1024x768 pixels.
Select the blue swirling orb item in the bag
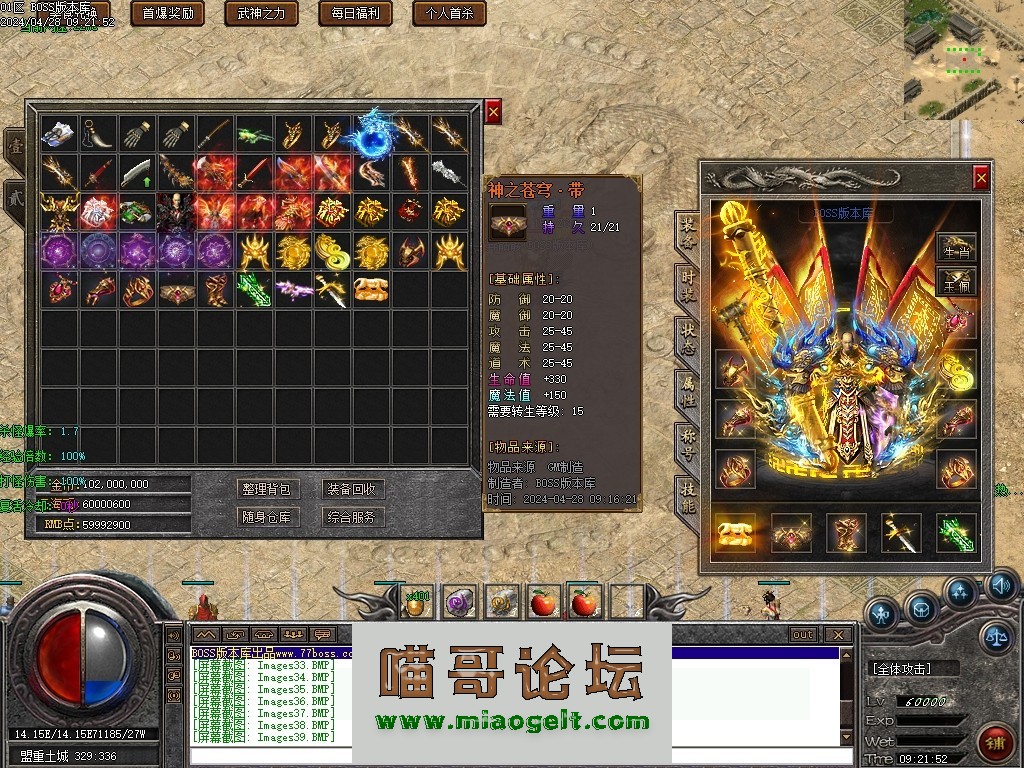point(372,136)
